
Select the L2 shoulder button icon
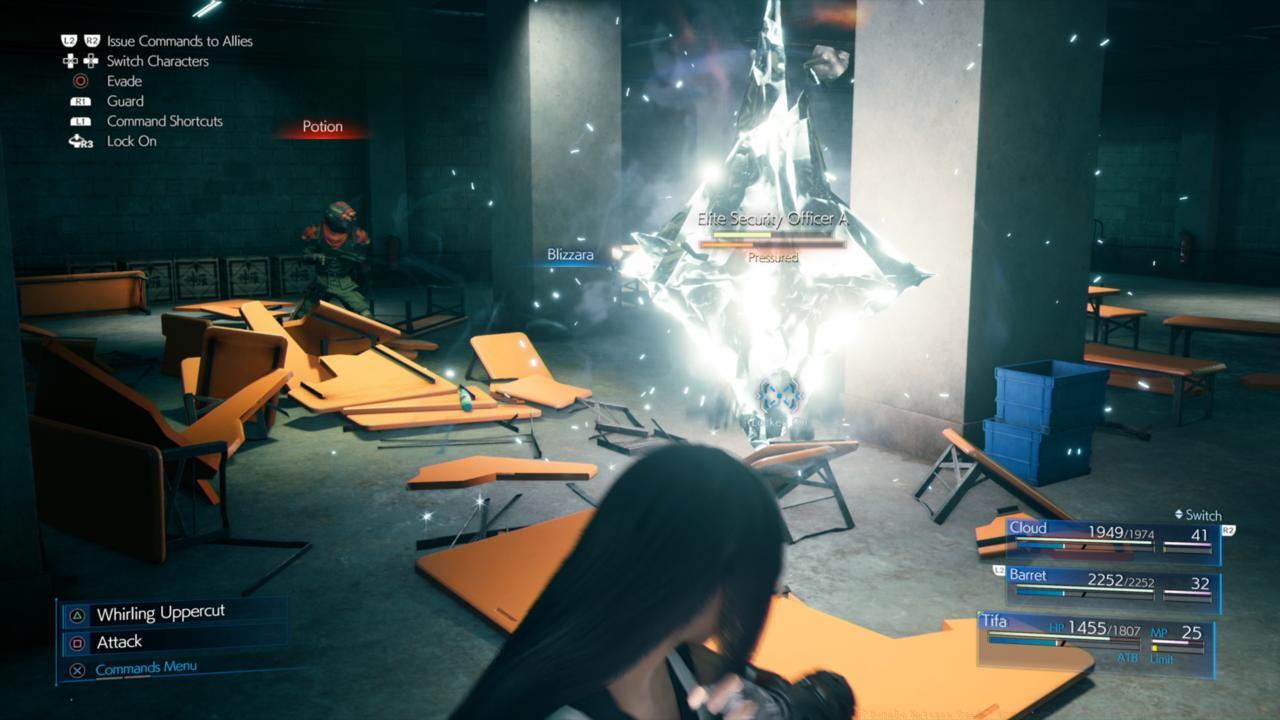tap(70, 41)
